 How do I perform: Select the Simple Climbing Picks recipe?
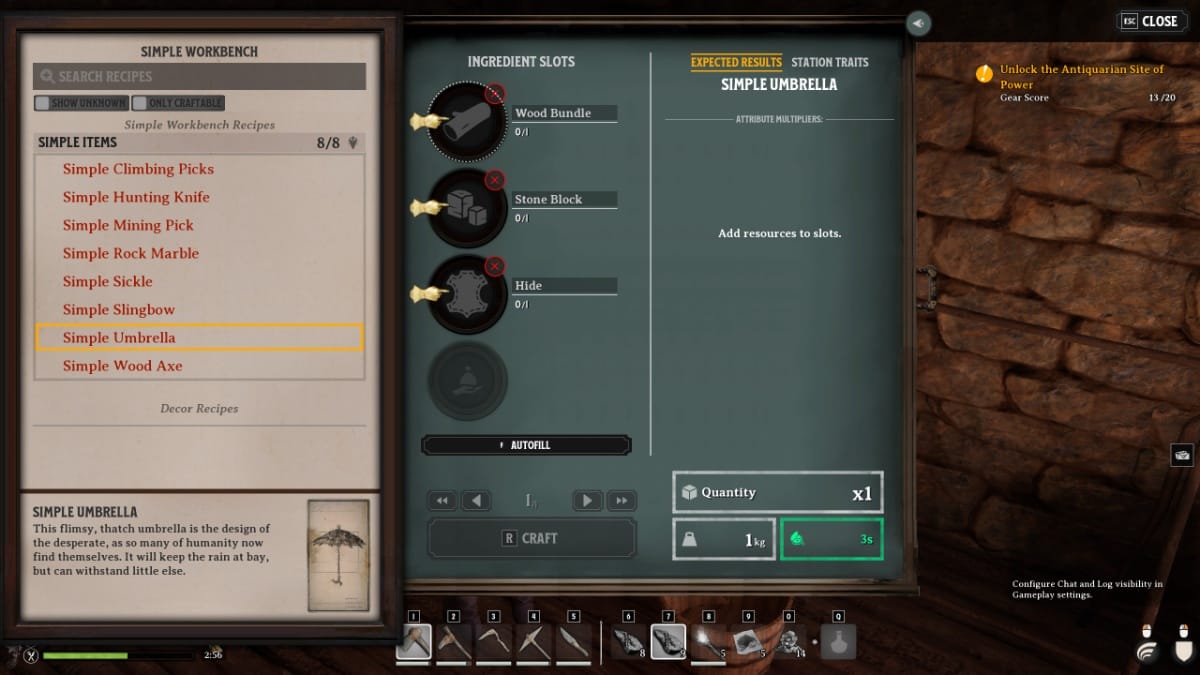point(138,169)
